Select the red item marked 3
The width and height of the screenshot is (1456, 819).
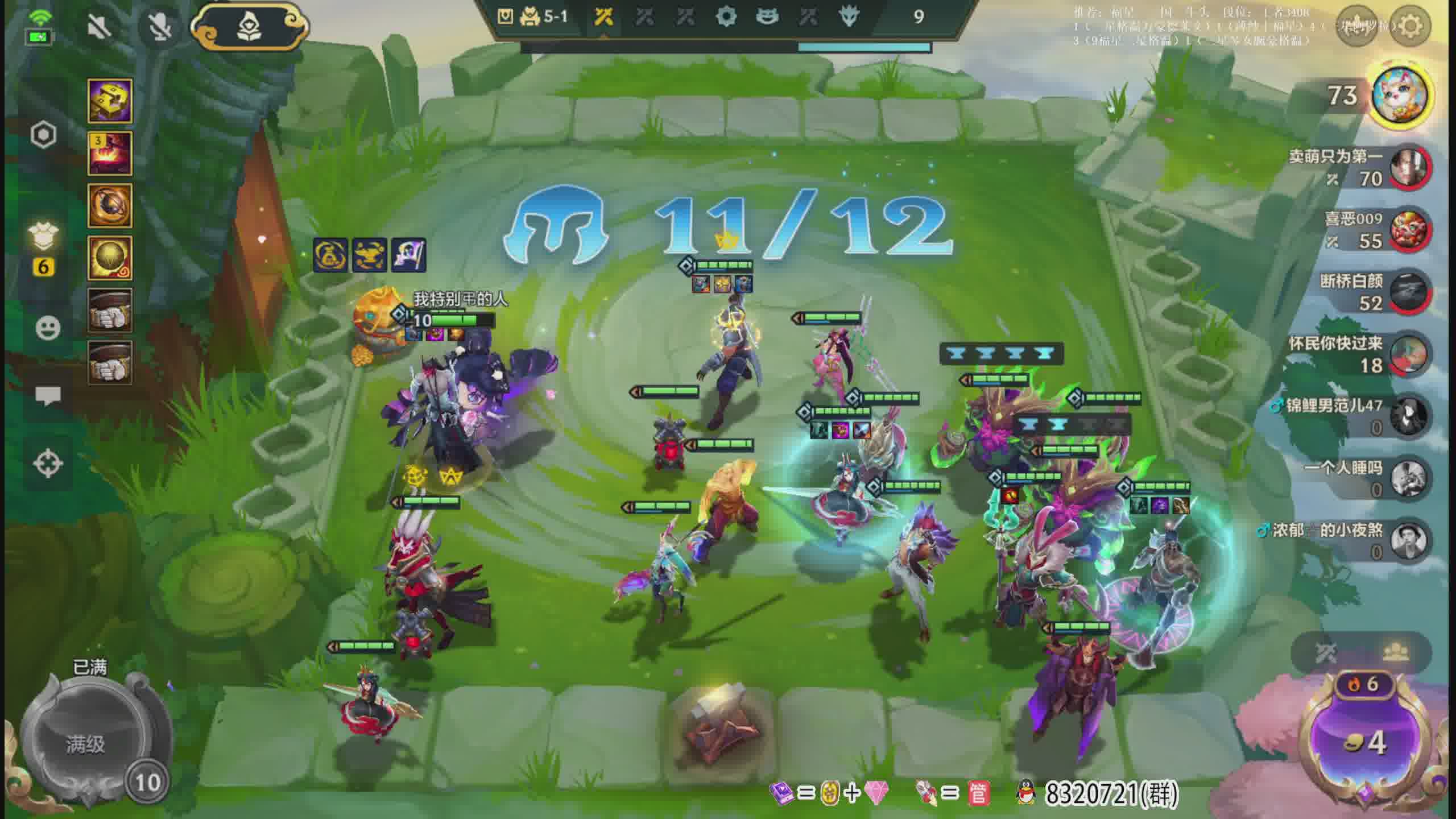[110, 153]
